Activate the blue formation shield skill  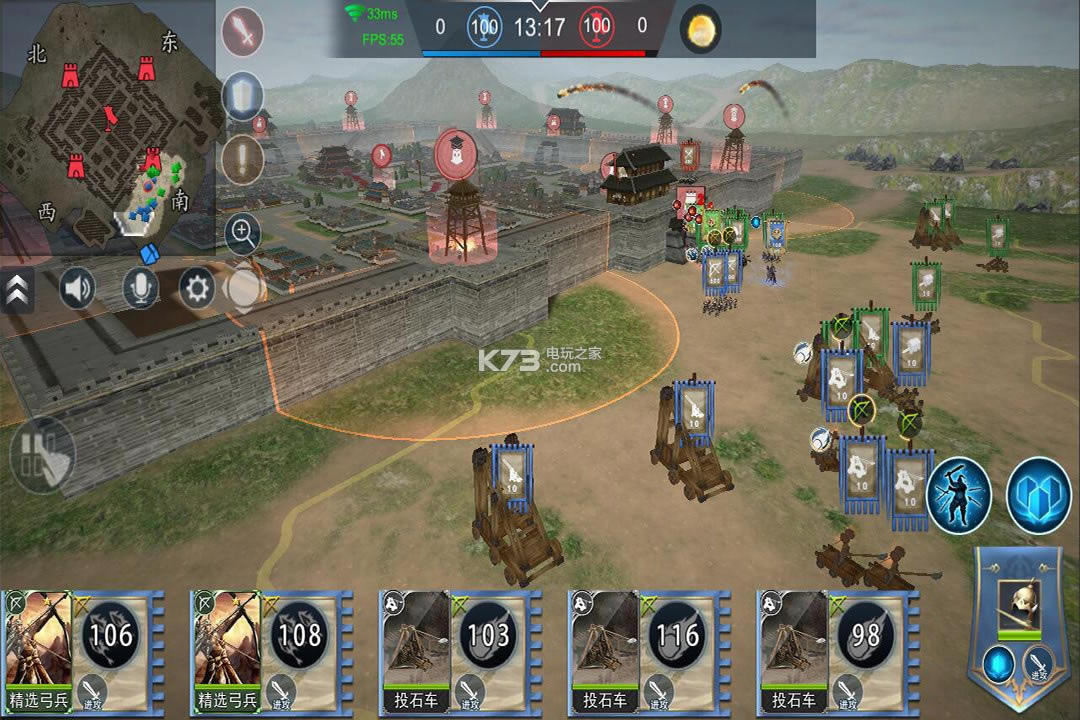[1038, 495]
